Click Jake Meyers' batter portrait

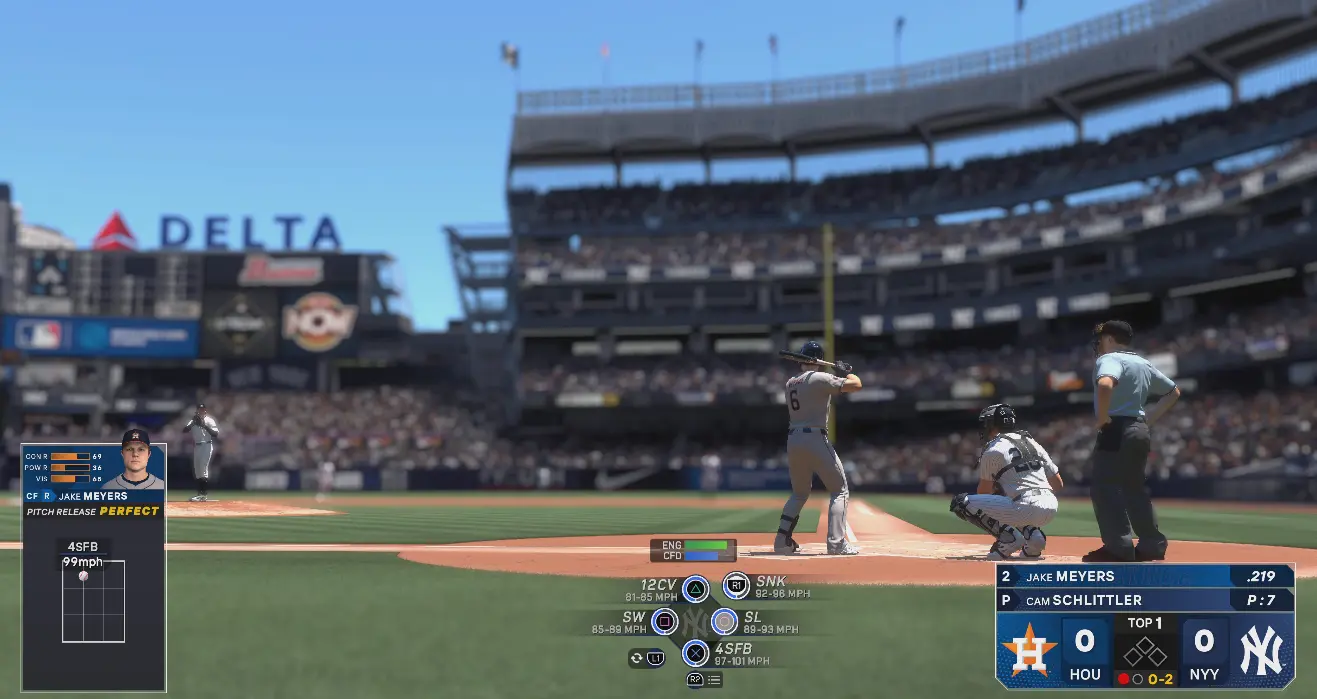click(x=135, y=460)
